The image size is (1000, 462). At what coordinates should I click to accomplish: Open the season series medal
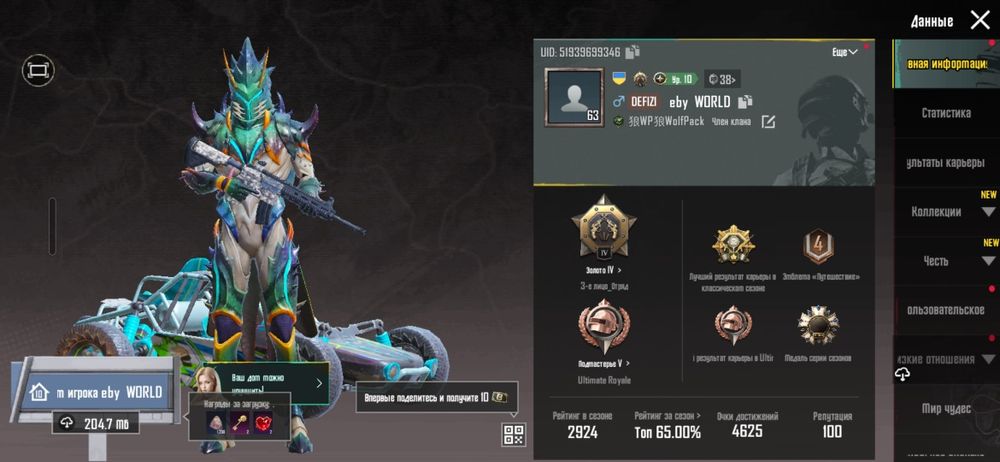pyautogui.click(x=818, y=326)
